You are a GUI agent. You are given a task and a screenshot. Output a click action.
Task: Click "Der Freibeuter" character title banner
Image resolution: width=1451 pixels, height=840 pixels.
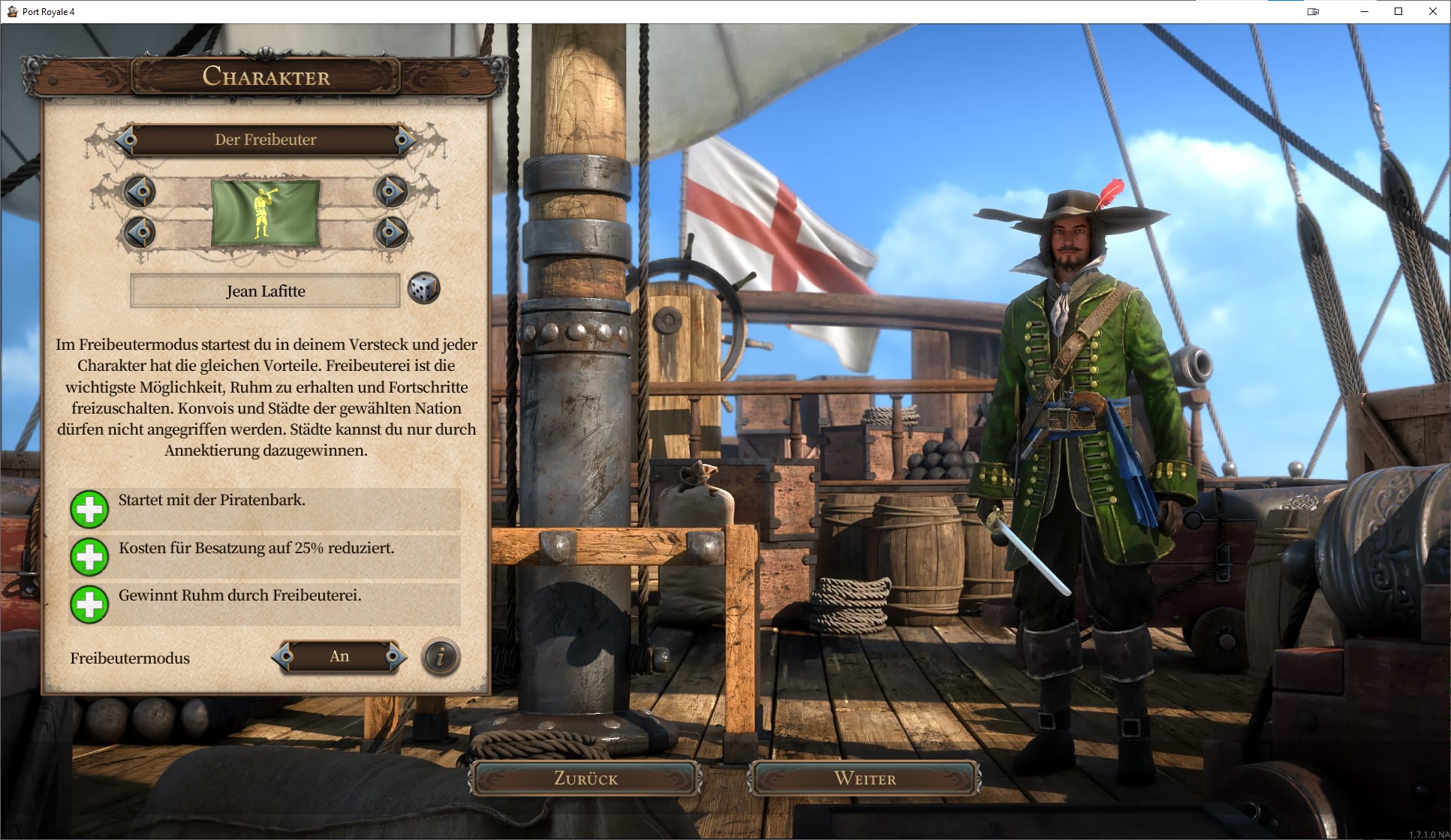point(266,140)
